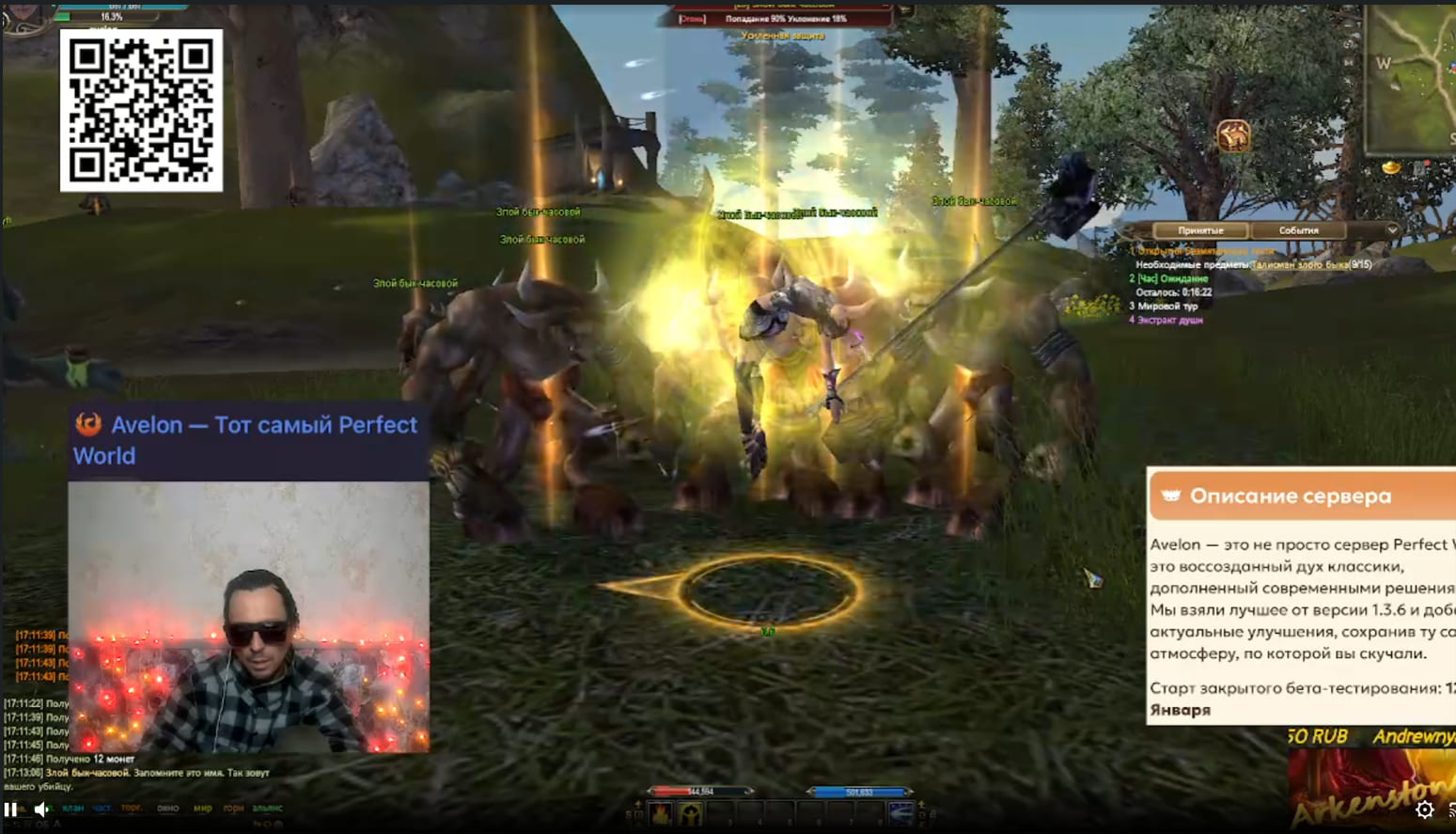Open the lion event icon near the minimap
Viewport: 1456px width, 834px height.
(1233, 134)
